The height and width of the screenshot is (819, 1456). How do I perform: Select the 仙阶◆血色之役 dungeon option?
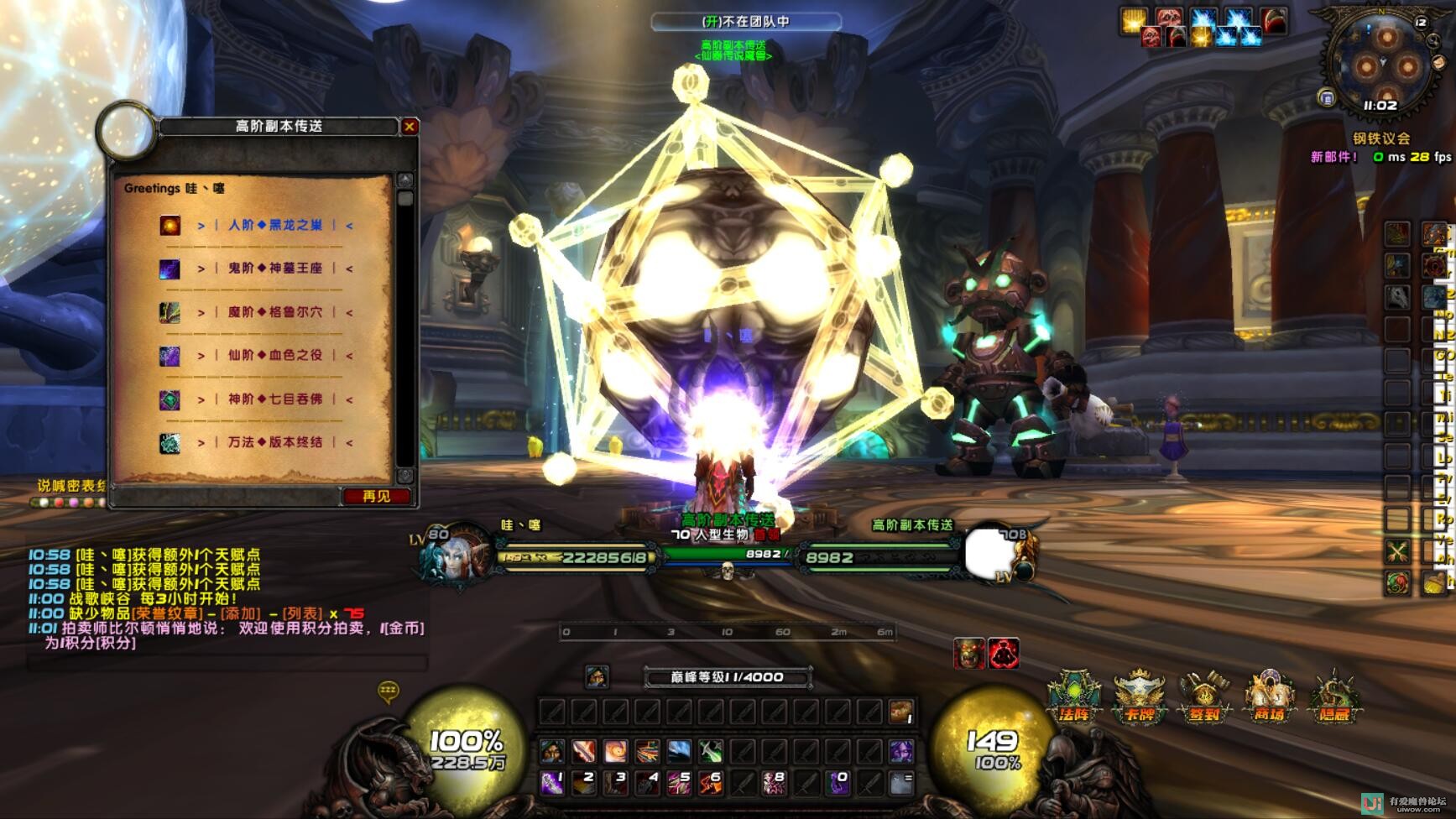point(274,356)
